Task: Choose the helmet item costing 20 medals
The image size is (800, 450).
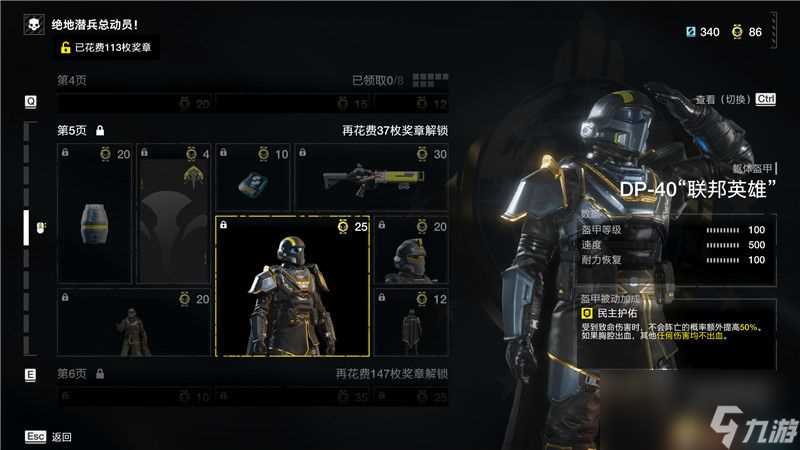Action: click(411, 250)
